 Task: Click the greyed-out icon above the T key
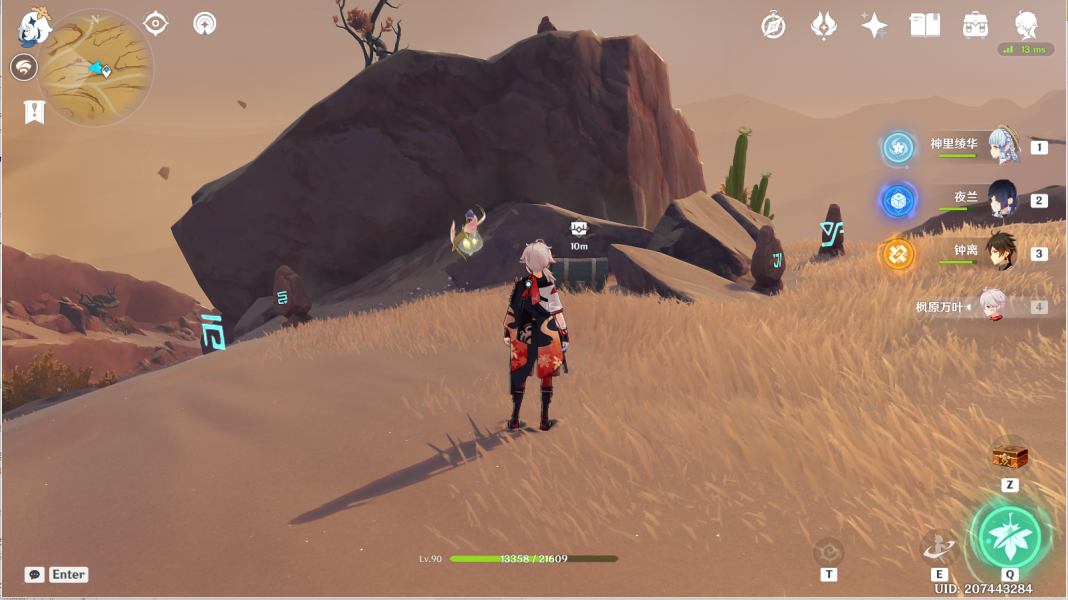point(828,551)
